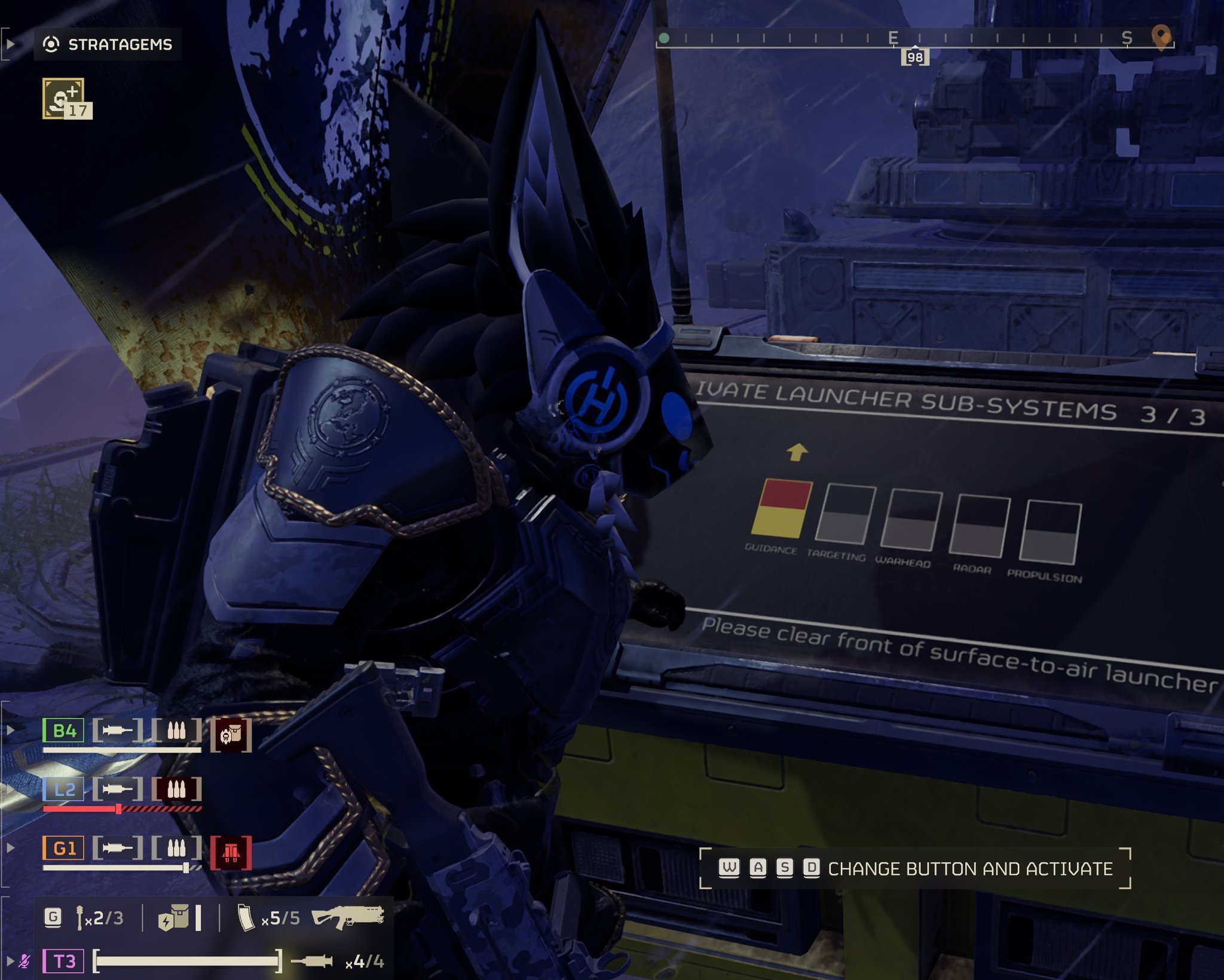Select the Reinforce stratagem icon
The image size is (1224, 980).
click(x=63, y=99)
